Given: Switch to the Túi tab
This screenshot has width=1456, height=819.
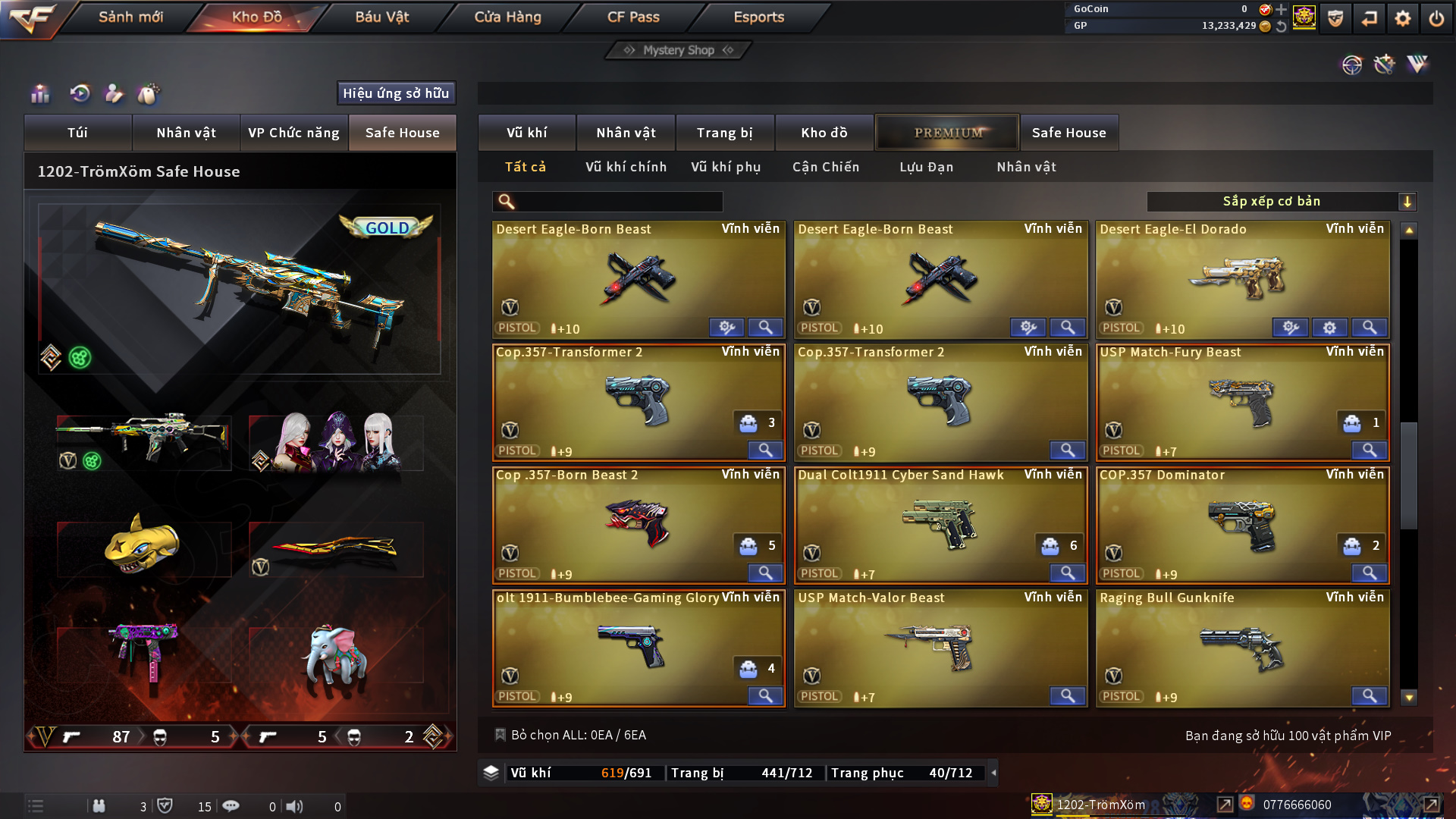Looking at the screenshot, I should pyautogui.click(x=77, y=133).
